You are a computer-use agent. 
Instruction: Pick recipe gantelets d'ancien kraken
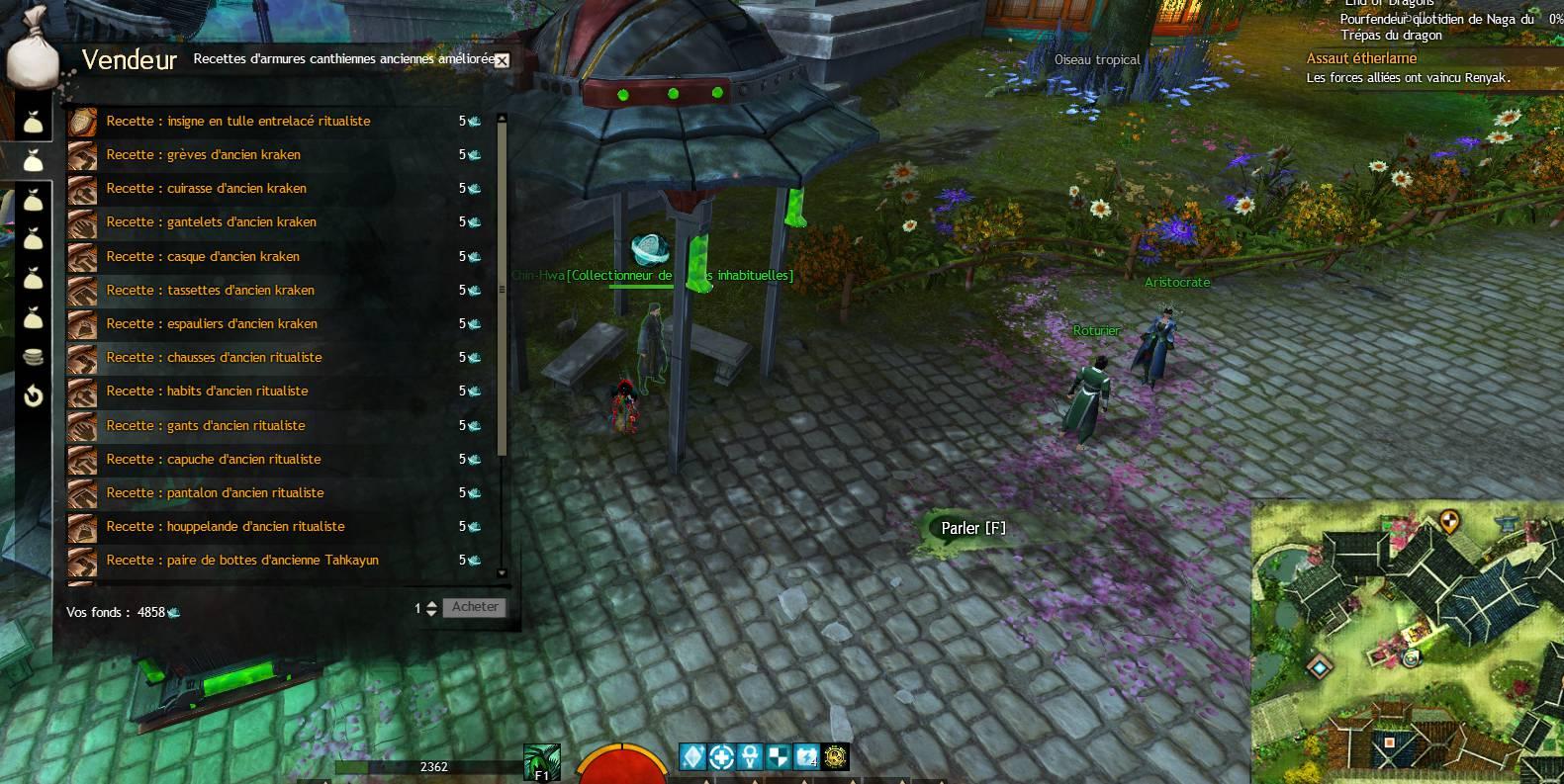(x=211, y=222)
